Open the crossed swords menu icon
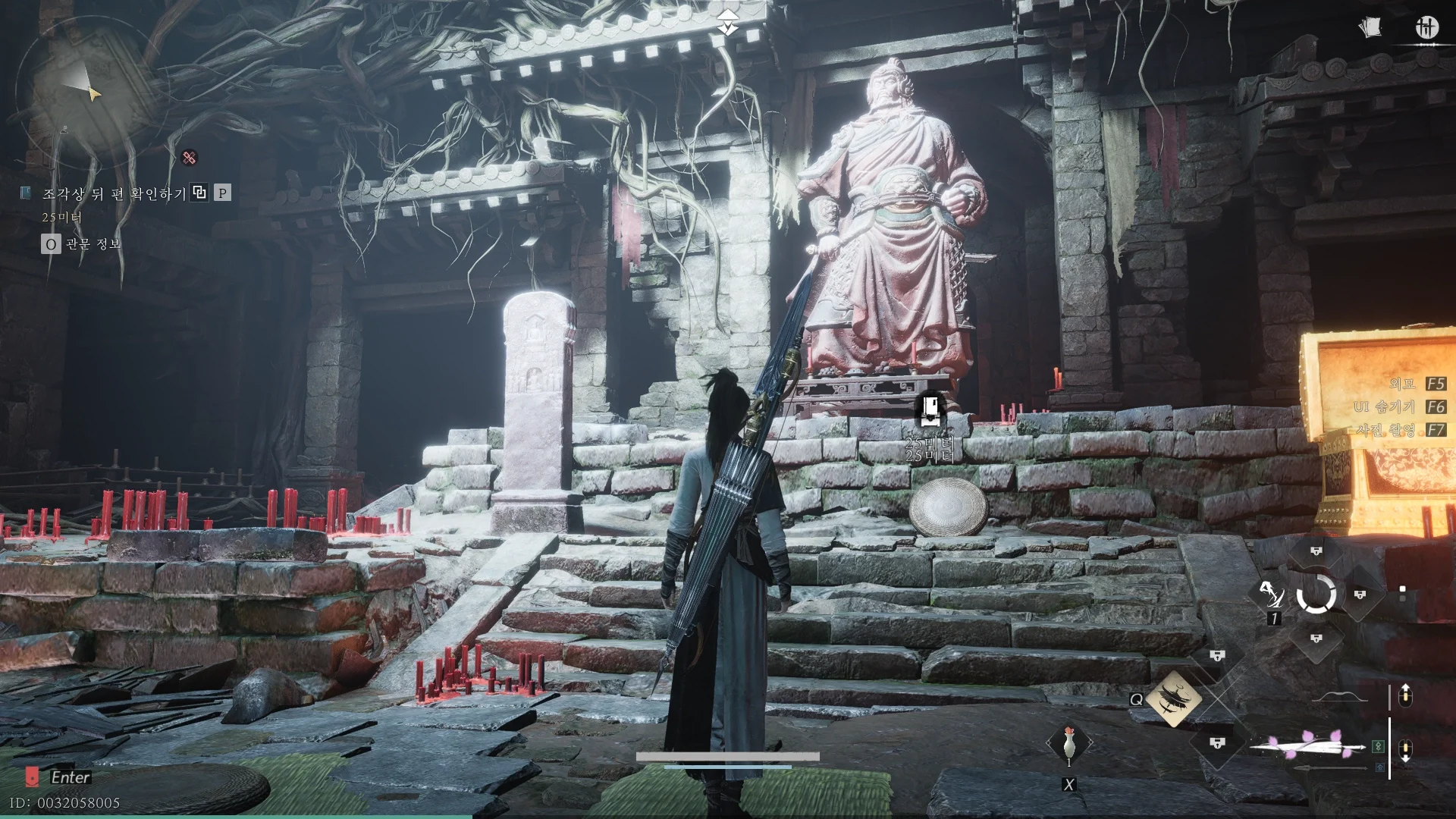Viewport: 1456px width, 819px height. pyautogui.click(x=1426, y=28)
